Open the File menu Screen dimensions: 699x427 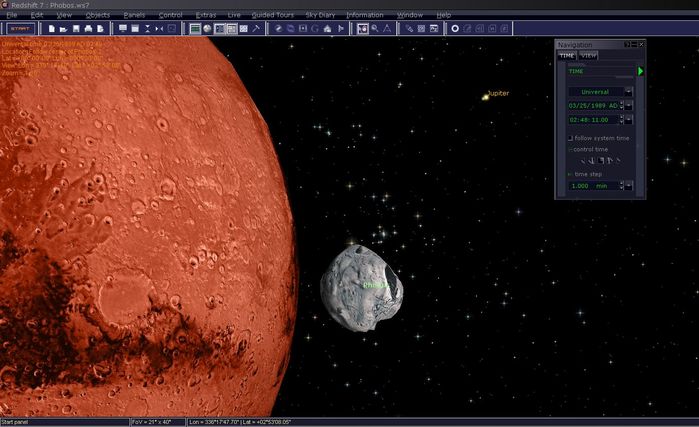(x=12, y=16)
